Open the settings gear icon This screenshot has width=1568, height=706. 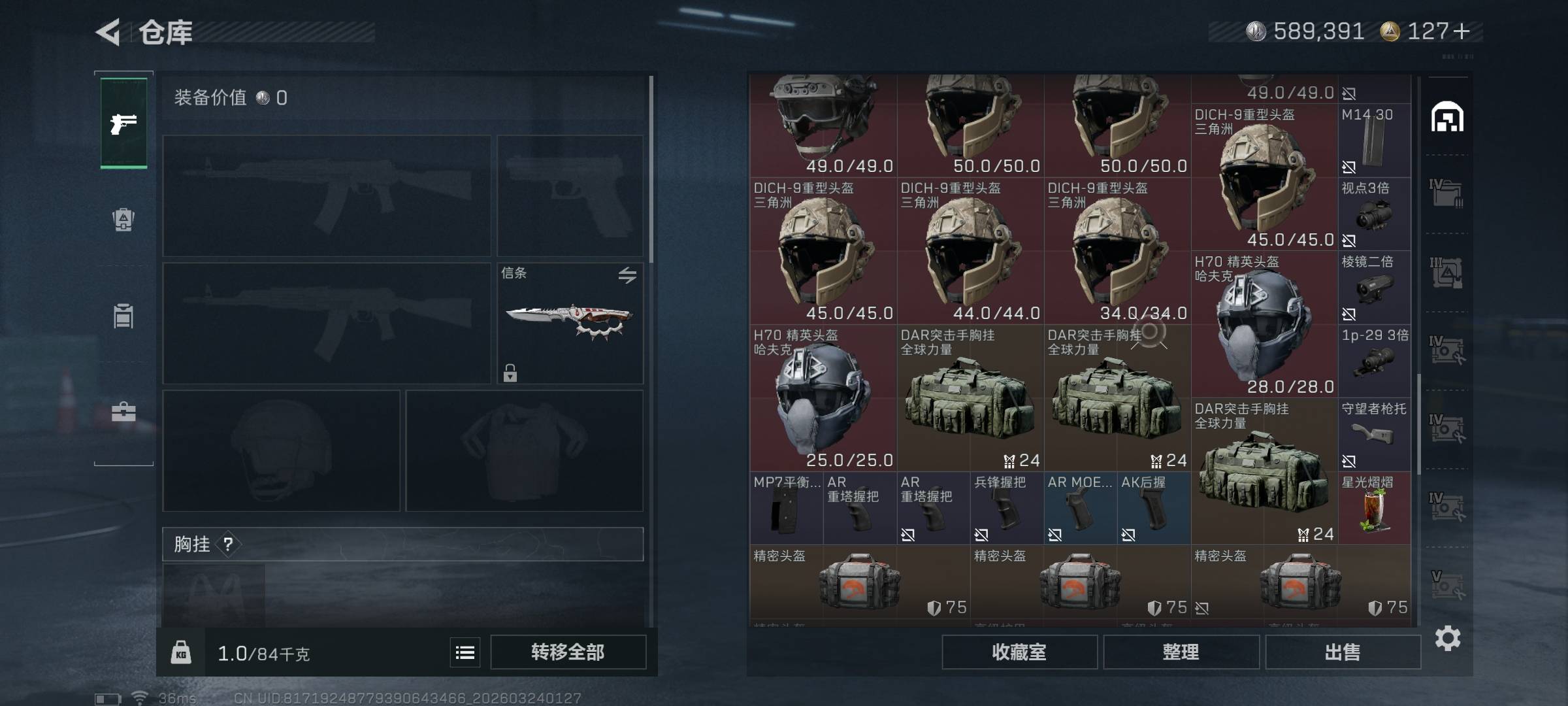point(1448,638)
